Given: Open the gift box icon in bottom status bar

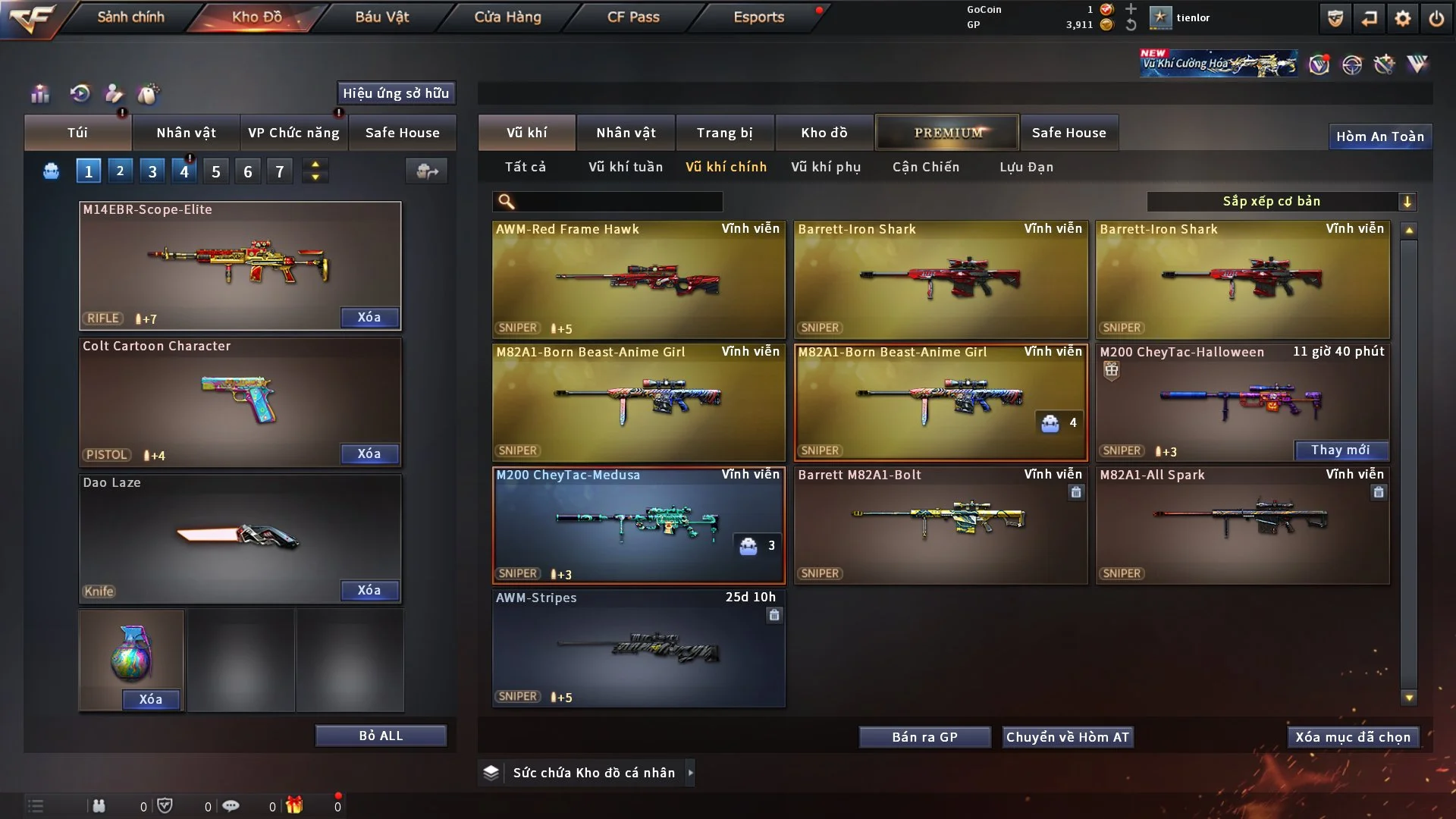Looking at the screenshot, I should click(294, 806).
